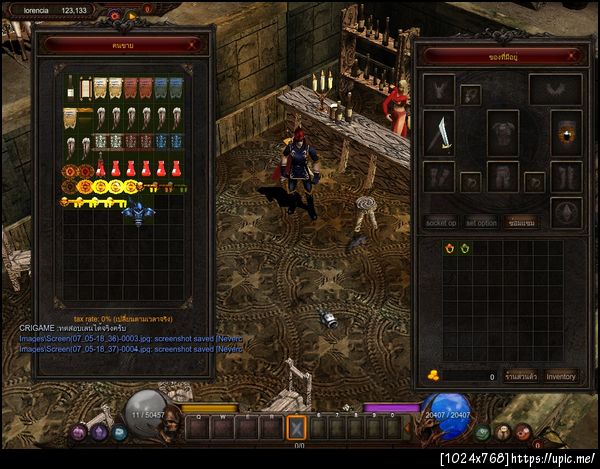
Task: Click the Thai-labeled button left of Inventory
Action: pos(518,376)
